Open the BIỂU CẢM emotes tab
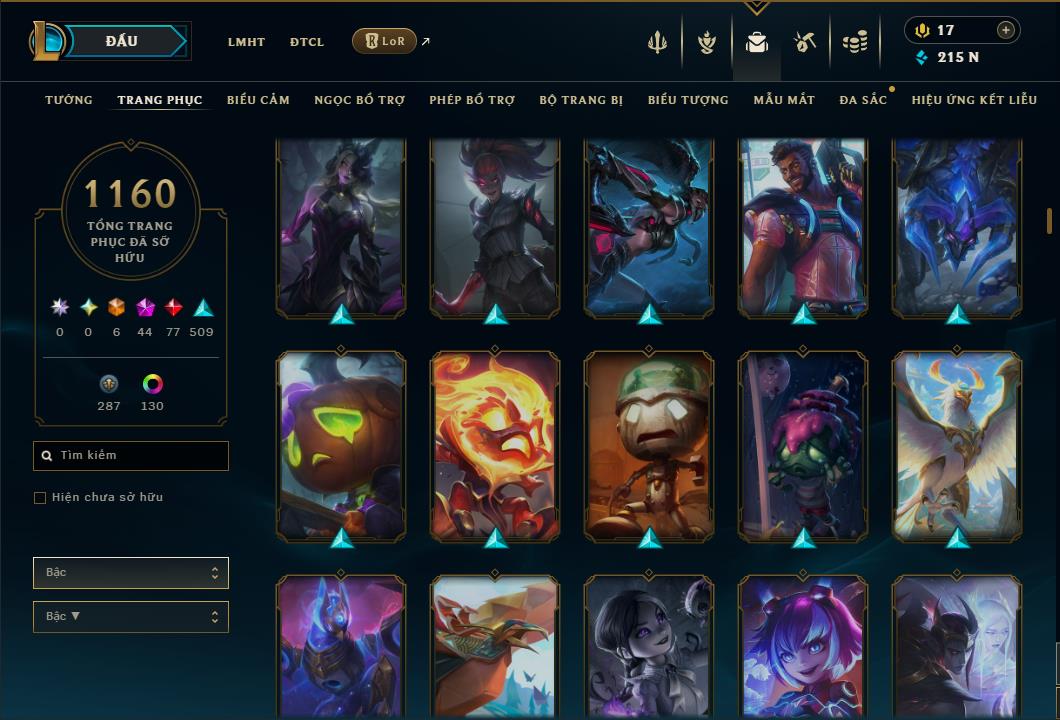 tap(258, 100)
